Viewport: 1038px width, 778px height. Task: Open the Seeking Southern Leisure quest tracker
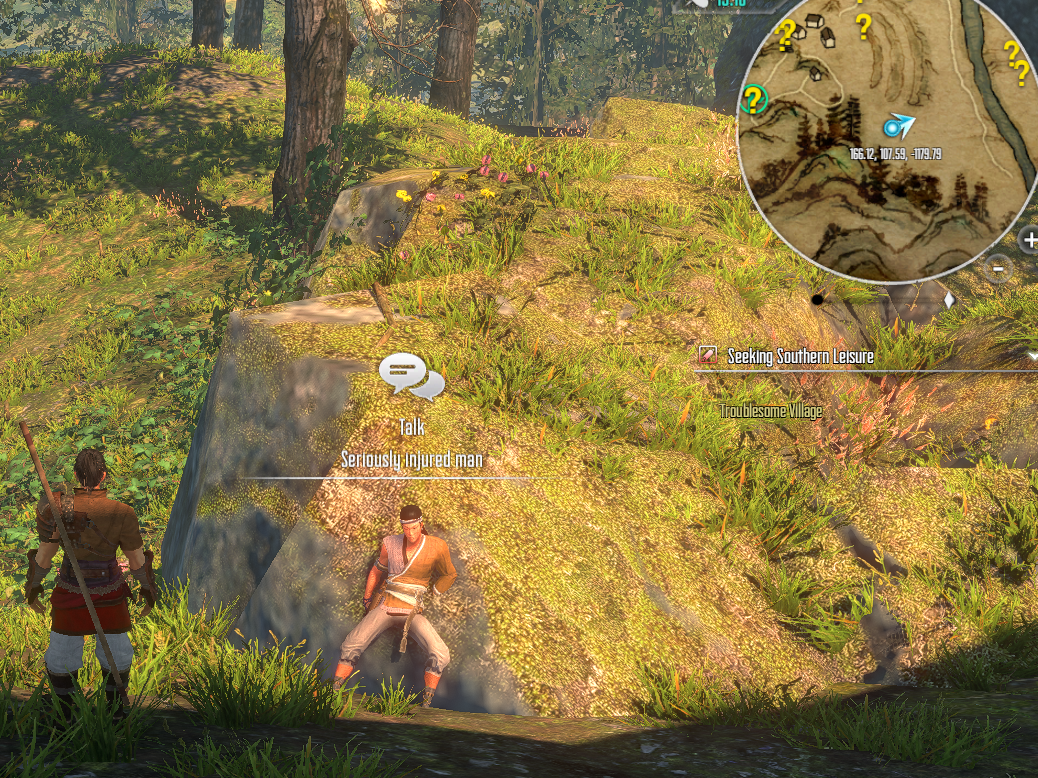click(x=800, y=356)
